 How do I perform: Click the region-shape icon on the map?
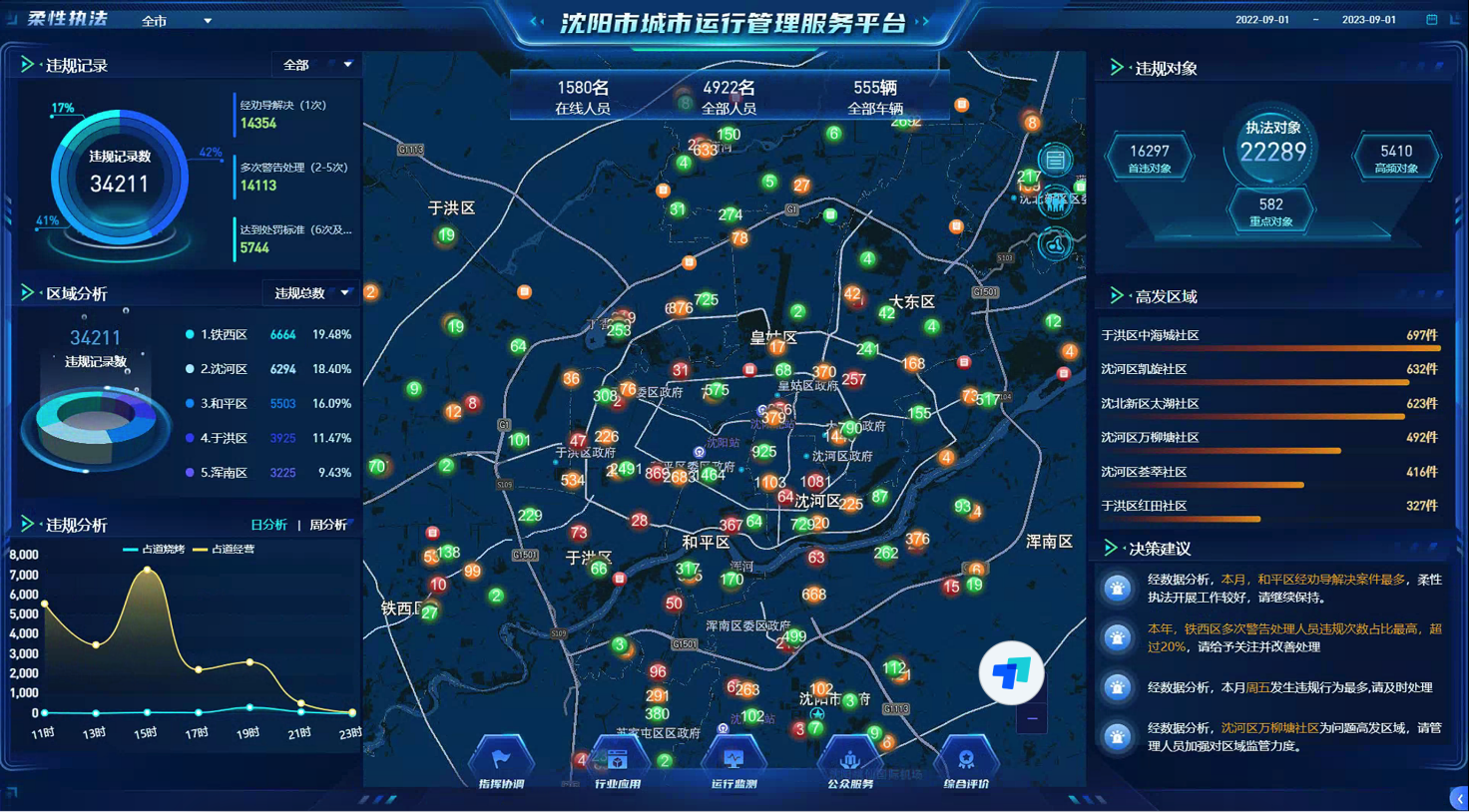point(1056,244)
